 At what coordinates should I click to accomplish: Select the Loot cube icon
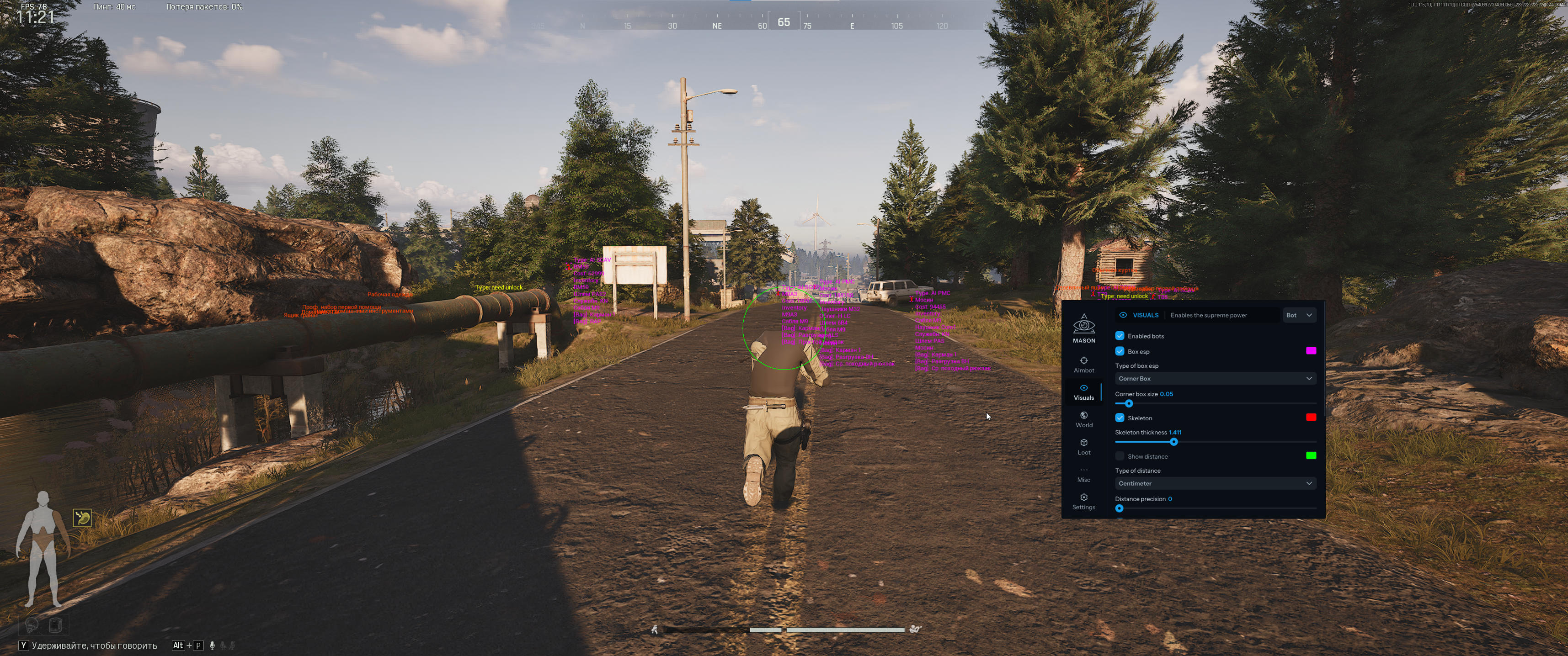click(1084, 445)
